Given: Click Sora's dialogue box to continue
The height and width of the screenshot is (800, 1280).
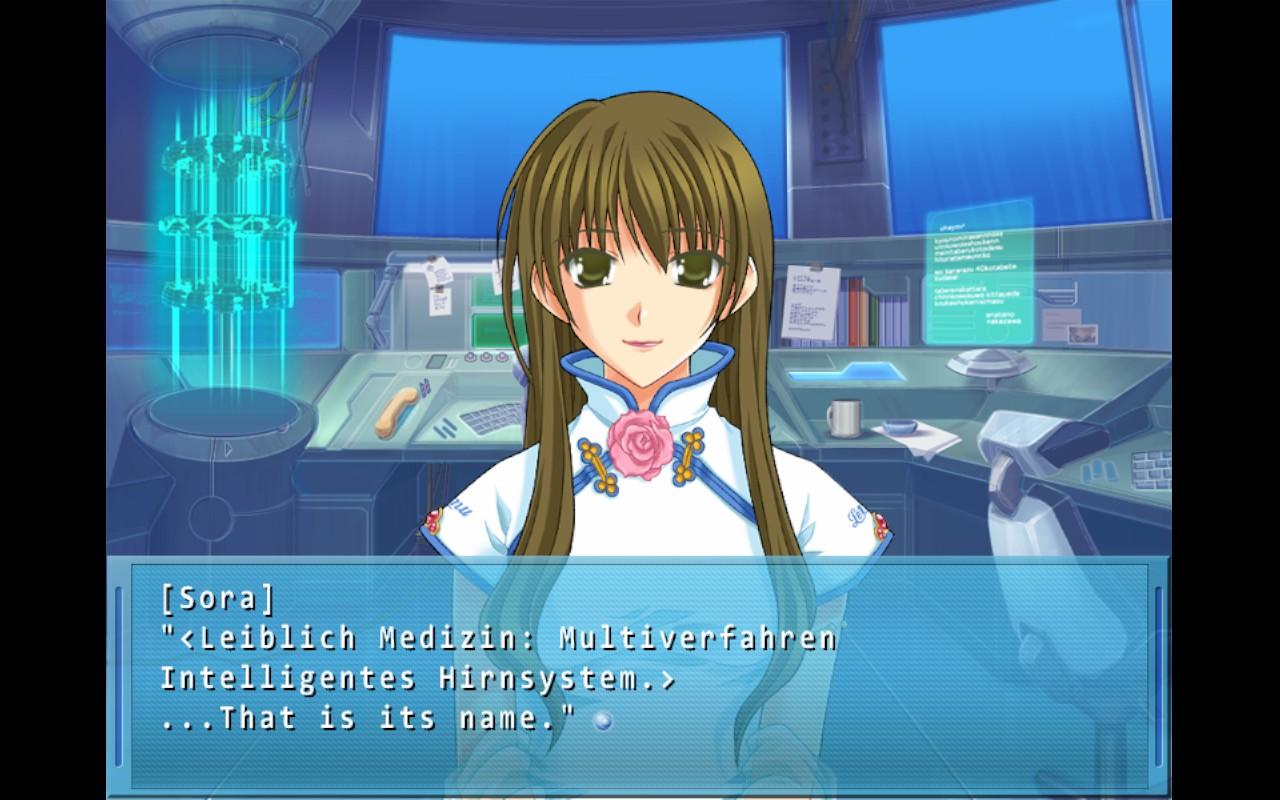Looking at the screenshot, I should pos(640,676).
